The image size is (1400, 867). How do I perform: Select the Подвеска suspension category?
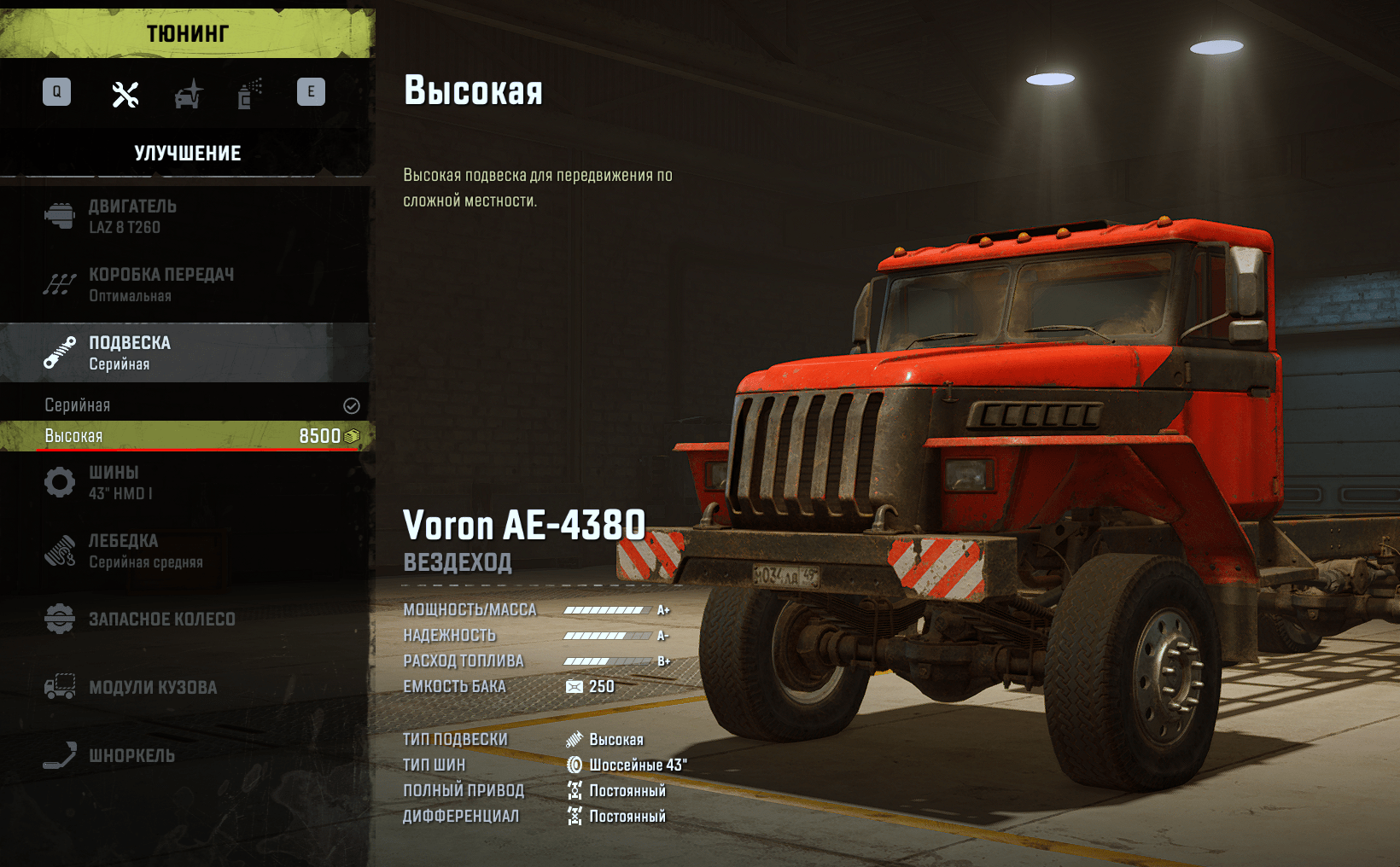click(x=186, y=352)
